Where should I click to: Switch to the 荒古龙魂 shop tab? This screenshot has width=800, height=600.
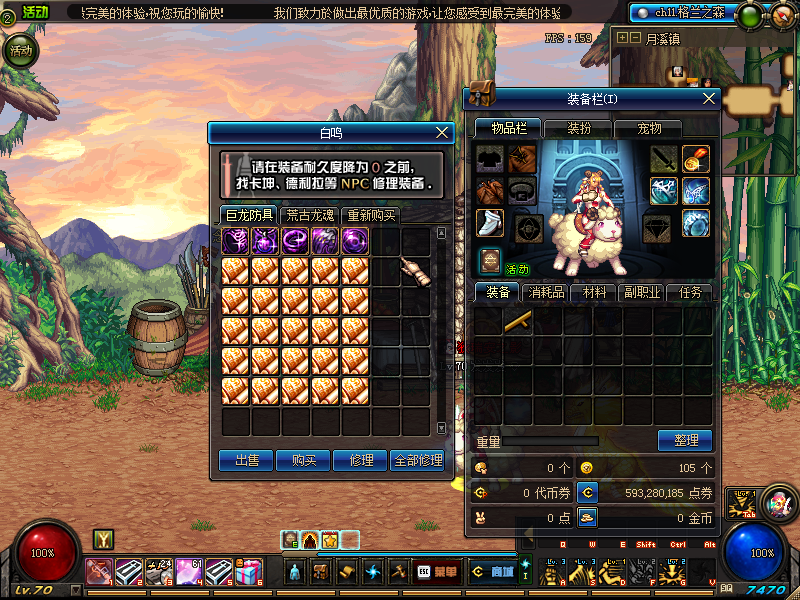point(309,215)
